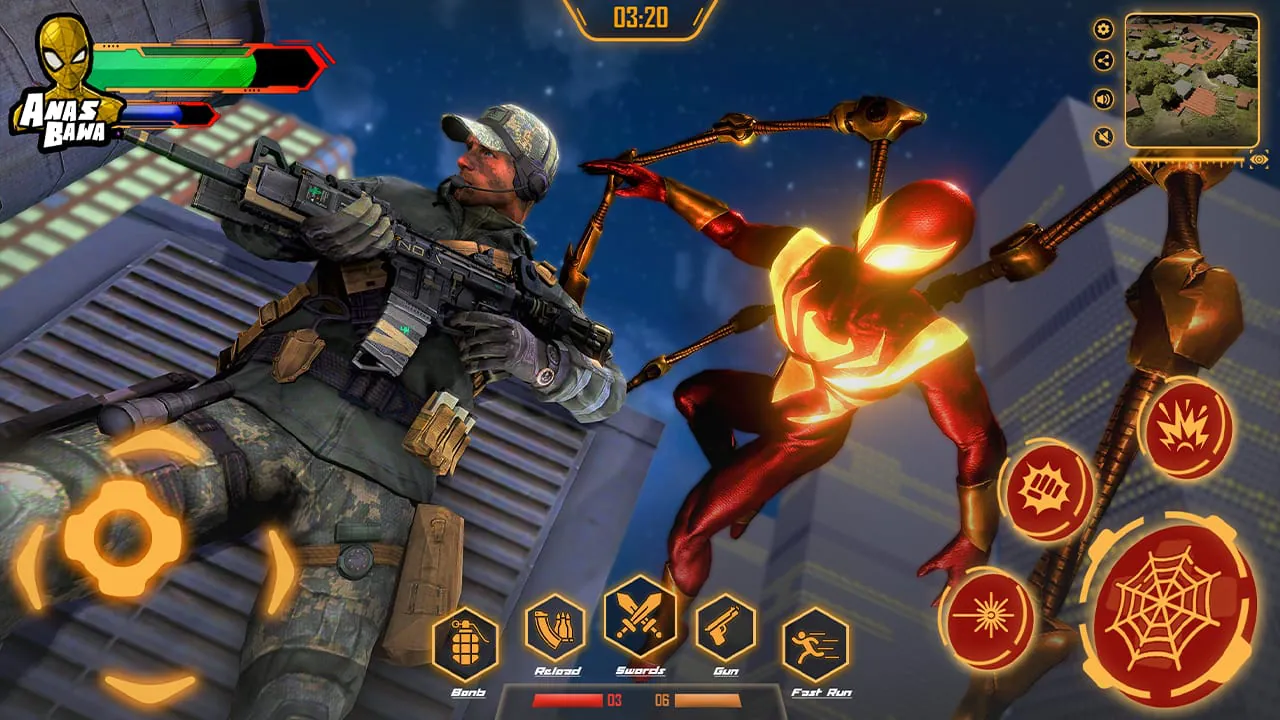Viewport: 1280px width, 720px height.
Task: Adjust the zoom ruler under the minimap
Action: click(1185, 160)
